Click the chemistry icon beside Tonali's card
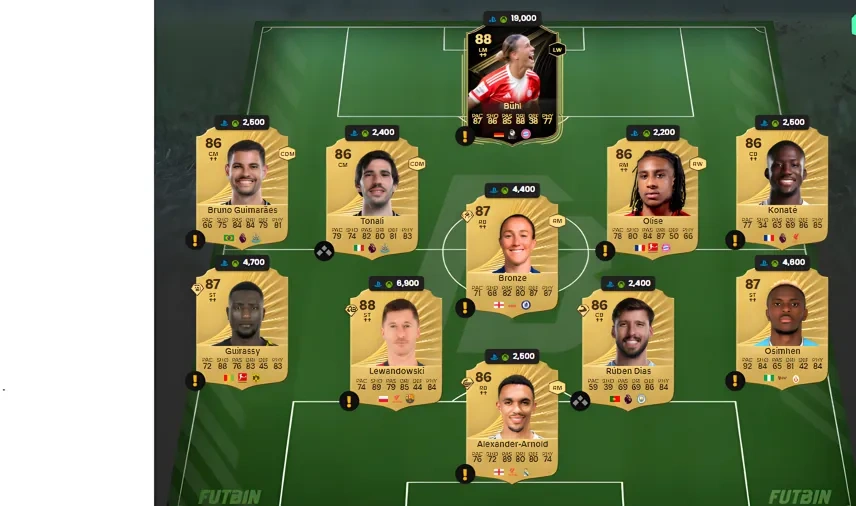The image size is (856, 506). (x=325, y=251)
